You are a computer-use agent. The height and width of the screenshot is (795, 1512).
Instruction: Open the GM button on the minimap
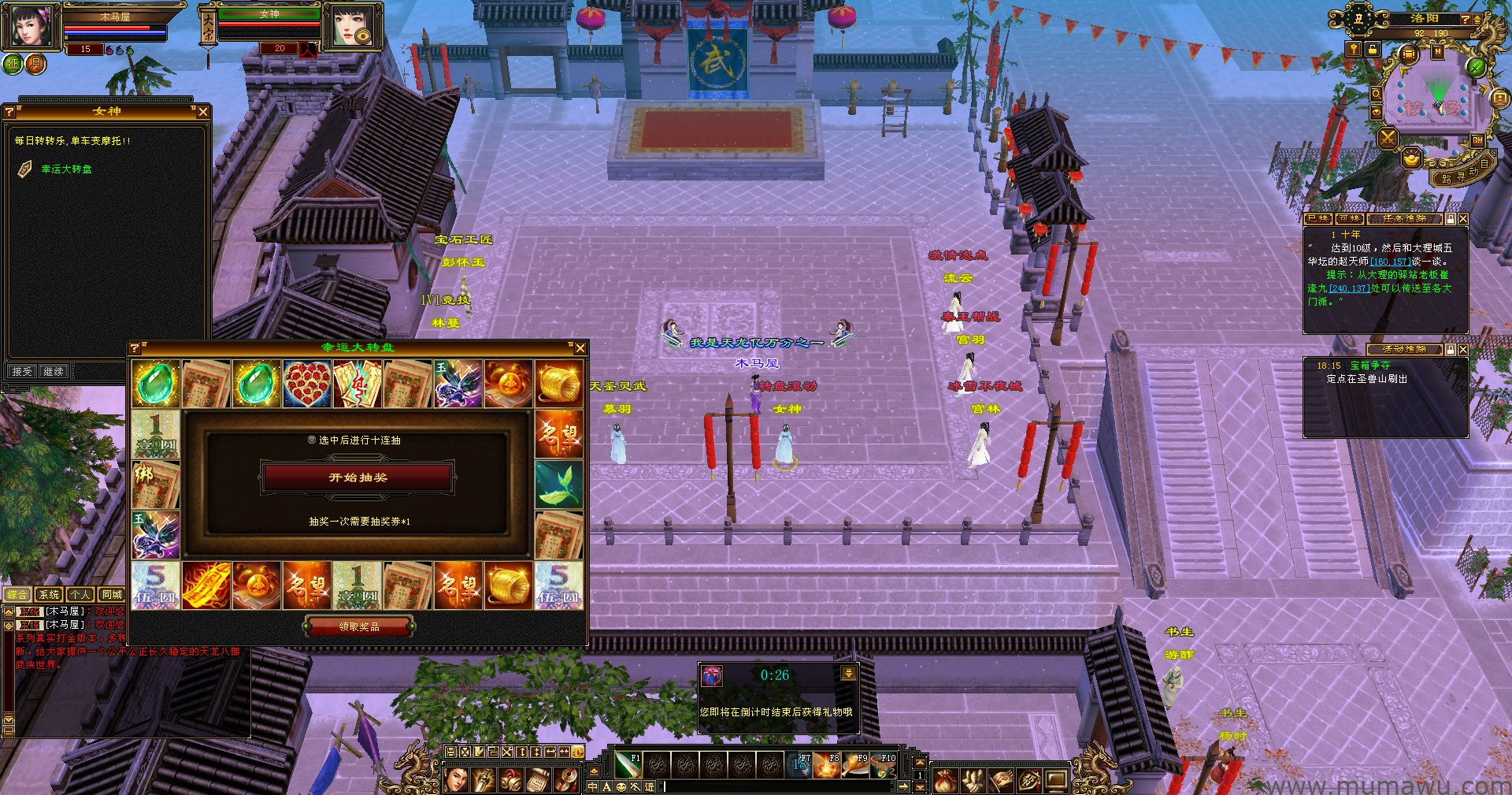tap(1477, 140)
